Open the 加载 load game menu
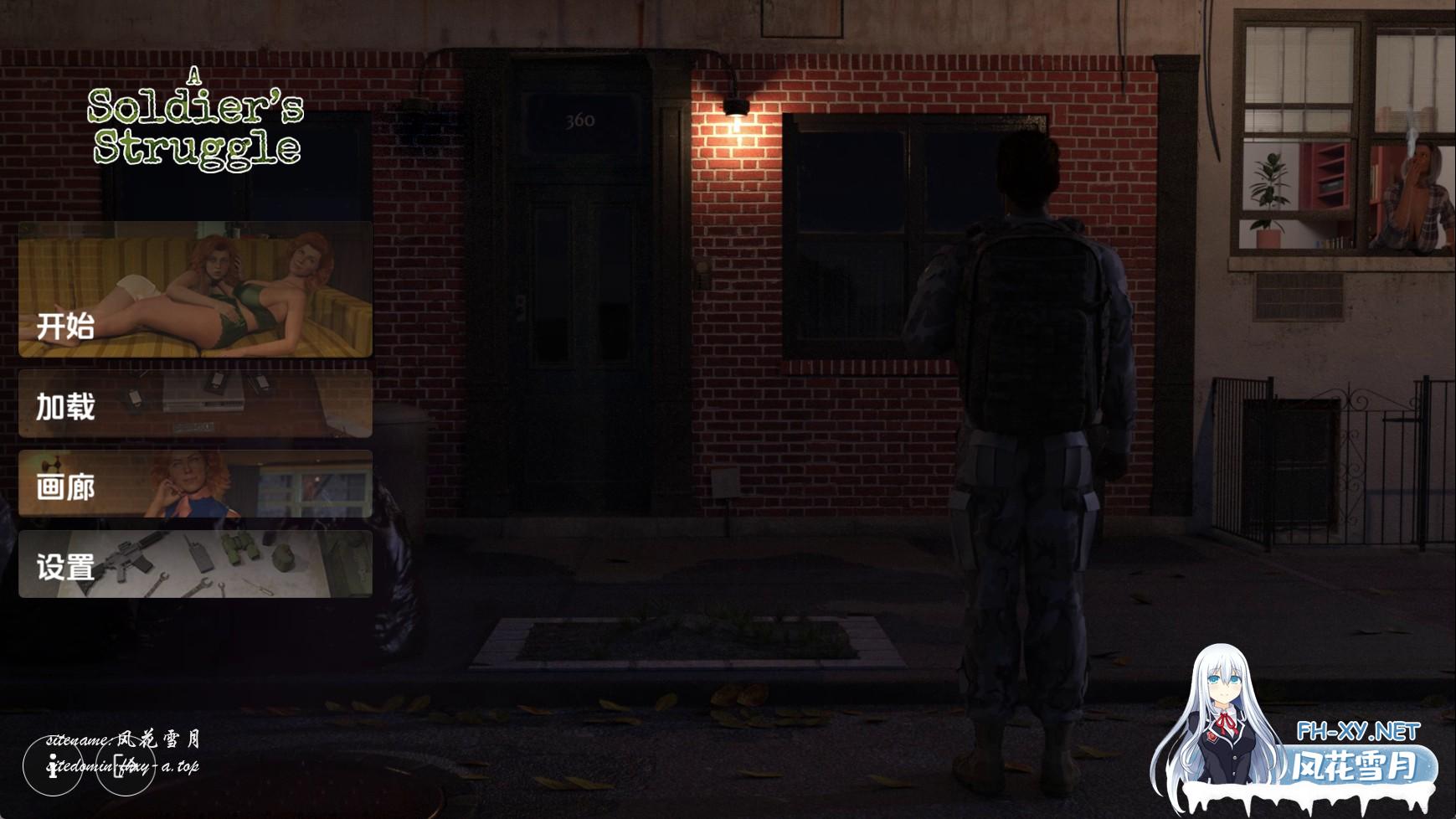 [x=195, y=404]
